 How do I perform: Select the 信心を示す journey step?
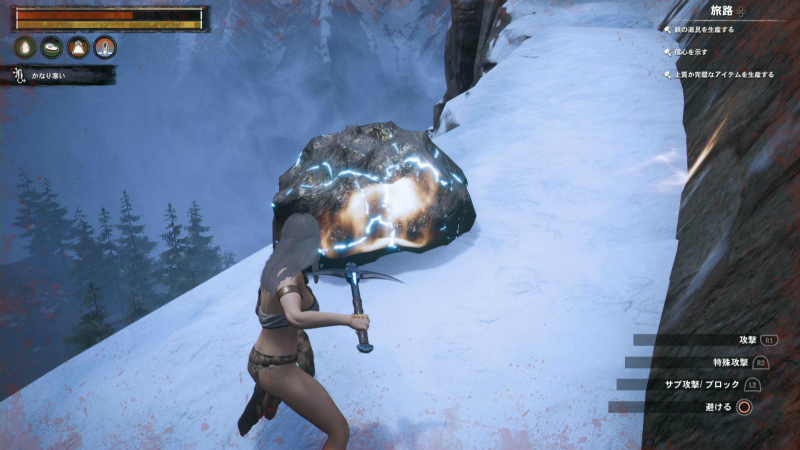point(692,52)
